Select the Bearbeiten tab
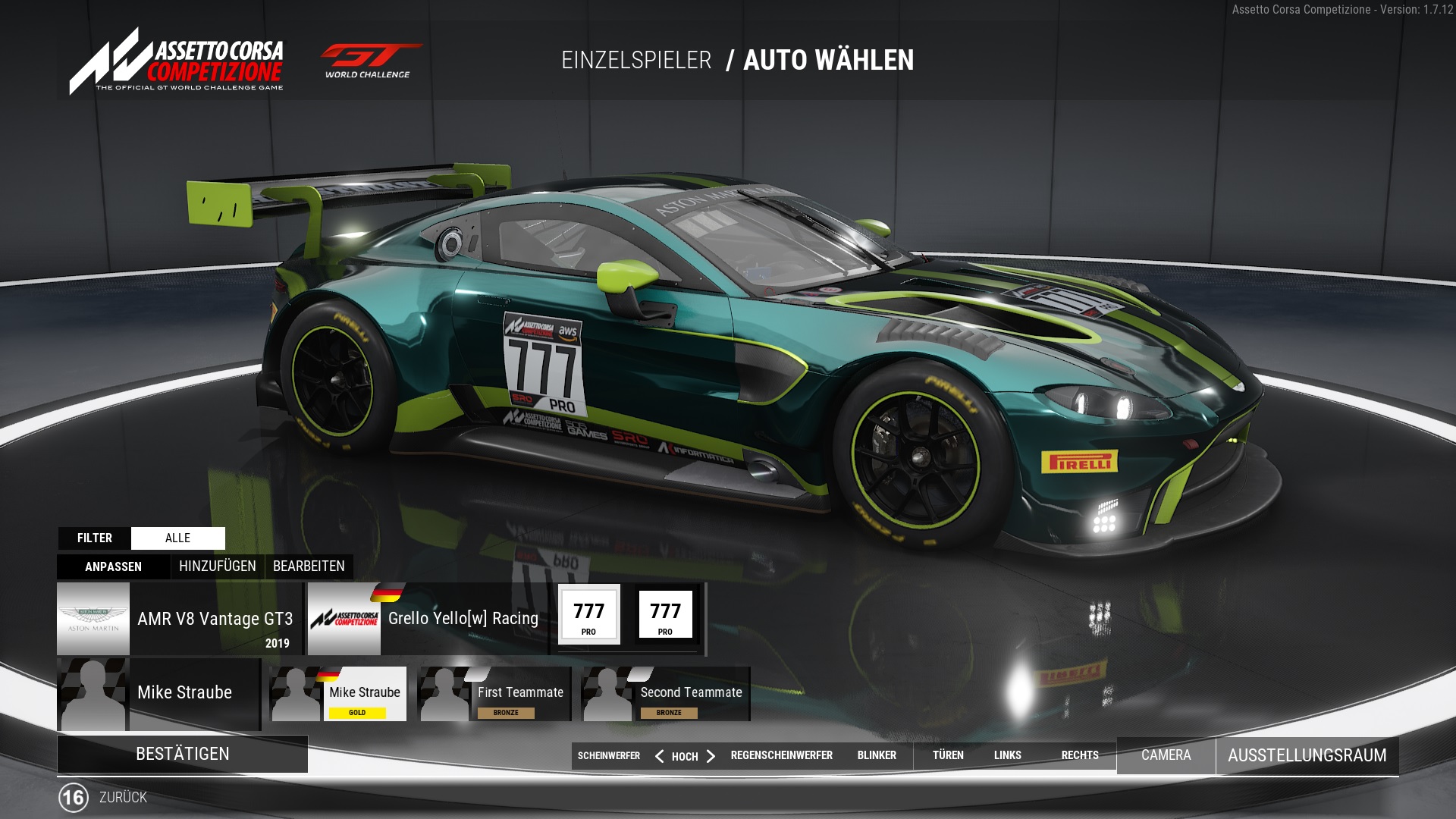Viewport: 1456px width, 819px height. pyautogui.click(x=309, y=566)
